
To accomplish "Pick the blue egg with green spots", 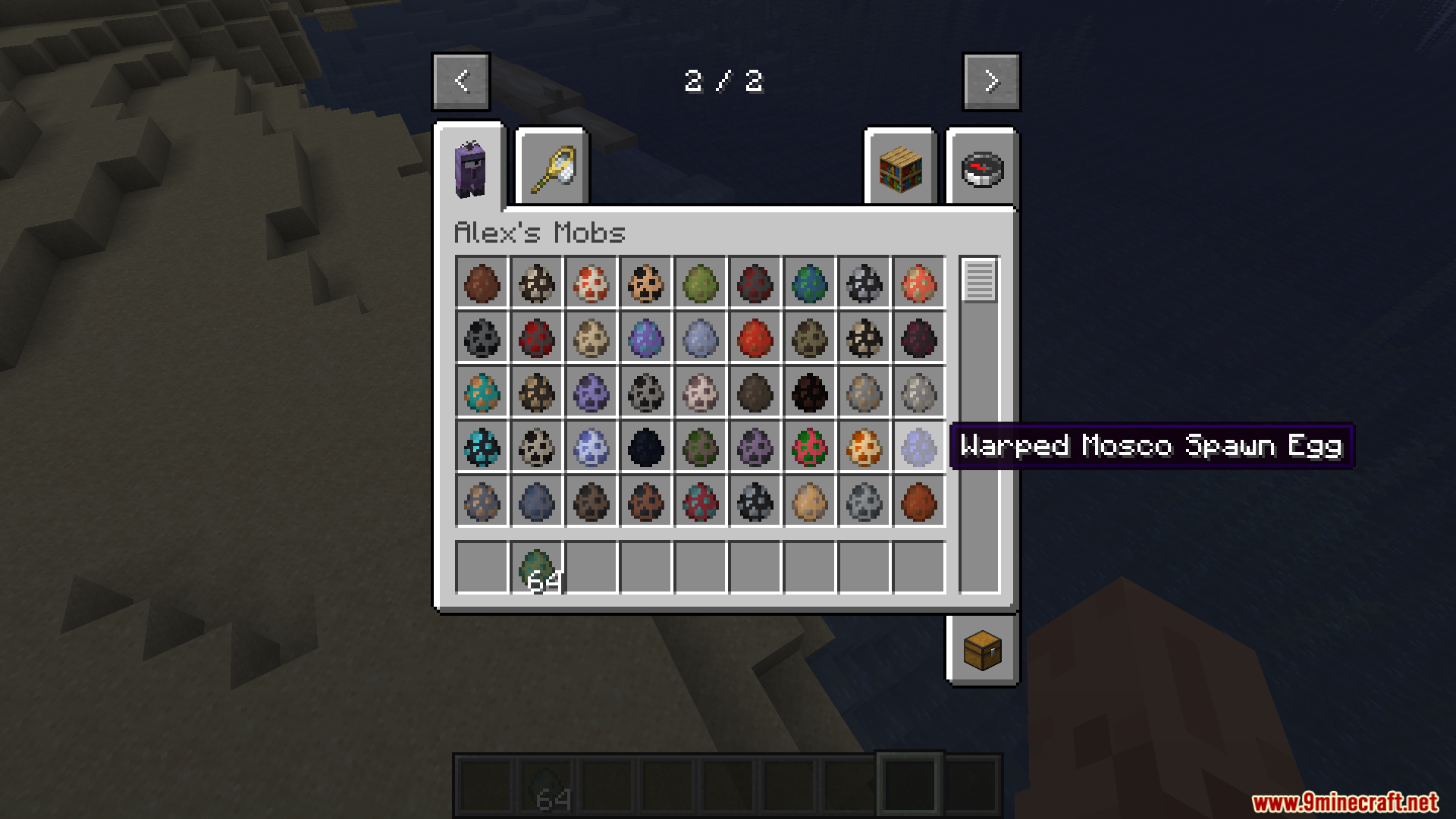I will 809,283.
